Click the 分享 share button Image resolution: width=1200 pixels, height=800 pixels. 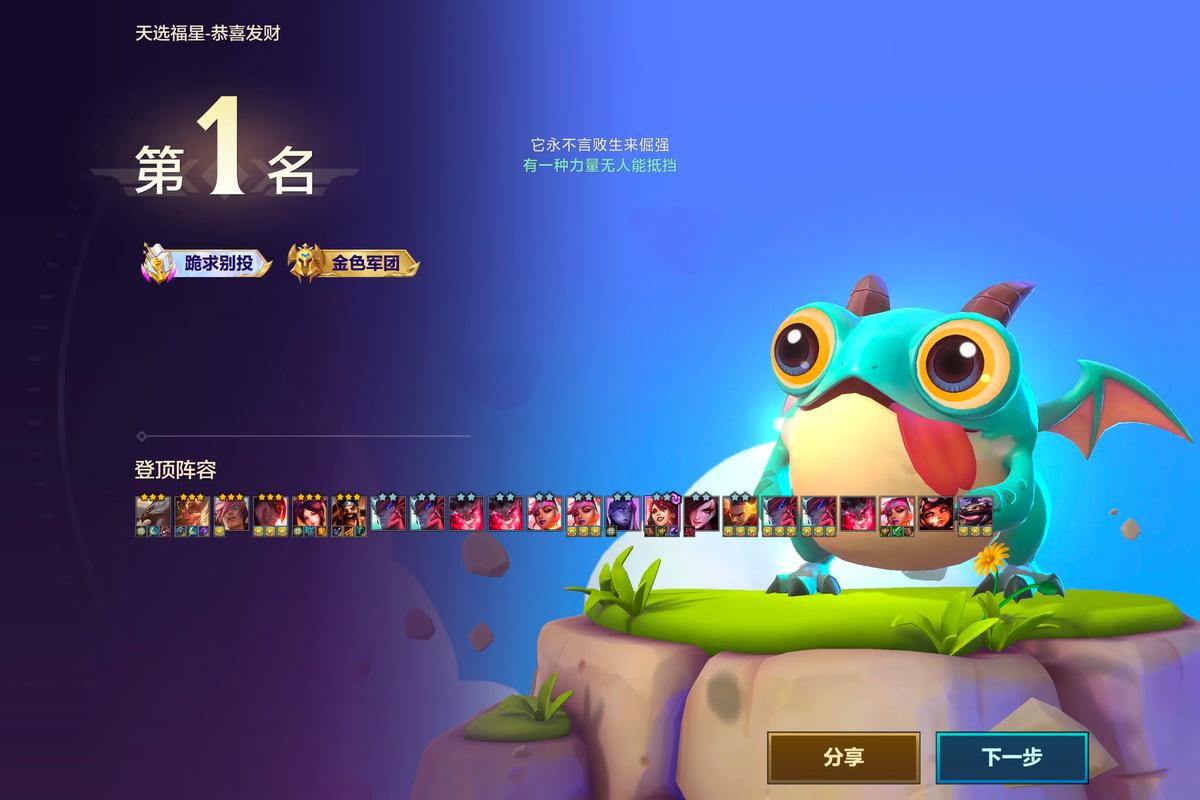click(x=843, y=757)
